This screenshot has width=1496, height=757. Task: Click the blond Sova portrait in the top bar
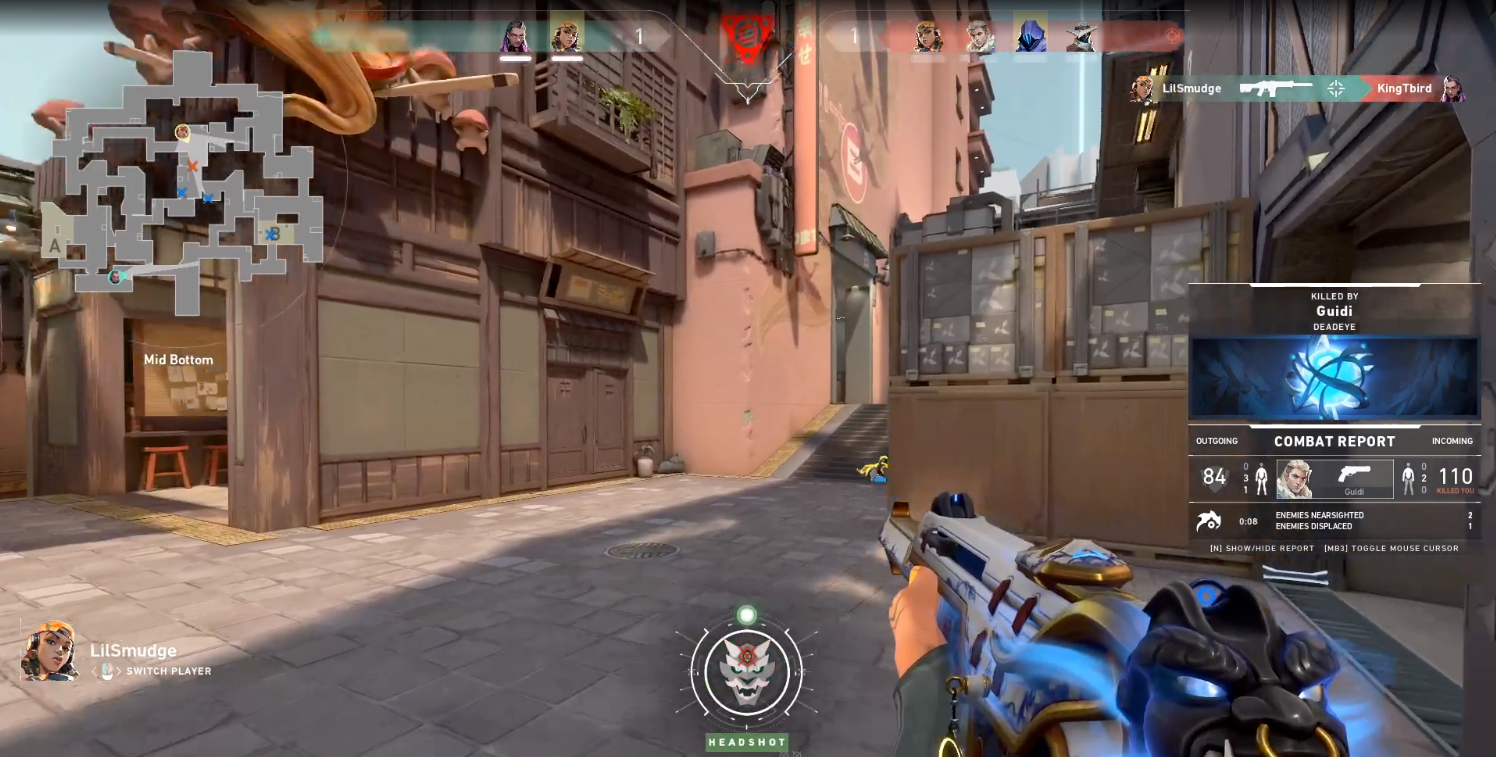[x=980, y=37]
